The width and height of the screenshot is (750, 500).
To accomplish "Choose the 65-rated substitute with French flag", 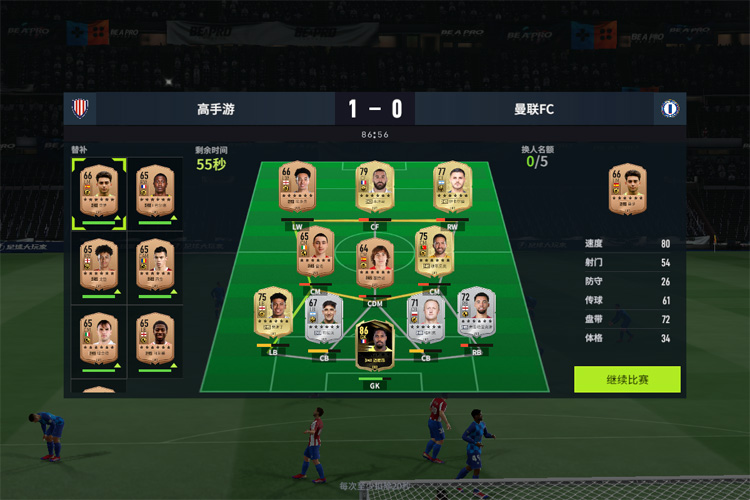I will [x=155, y=192].
